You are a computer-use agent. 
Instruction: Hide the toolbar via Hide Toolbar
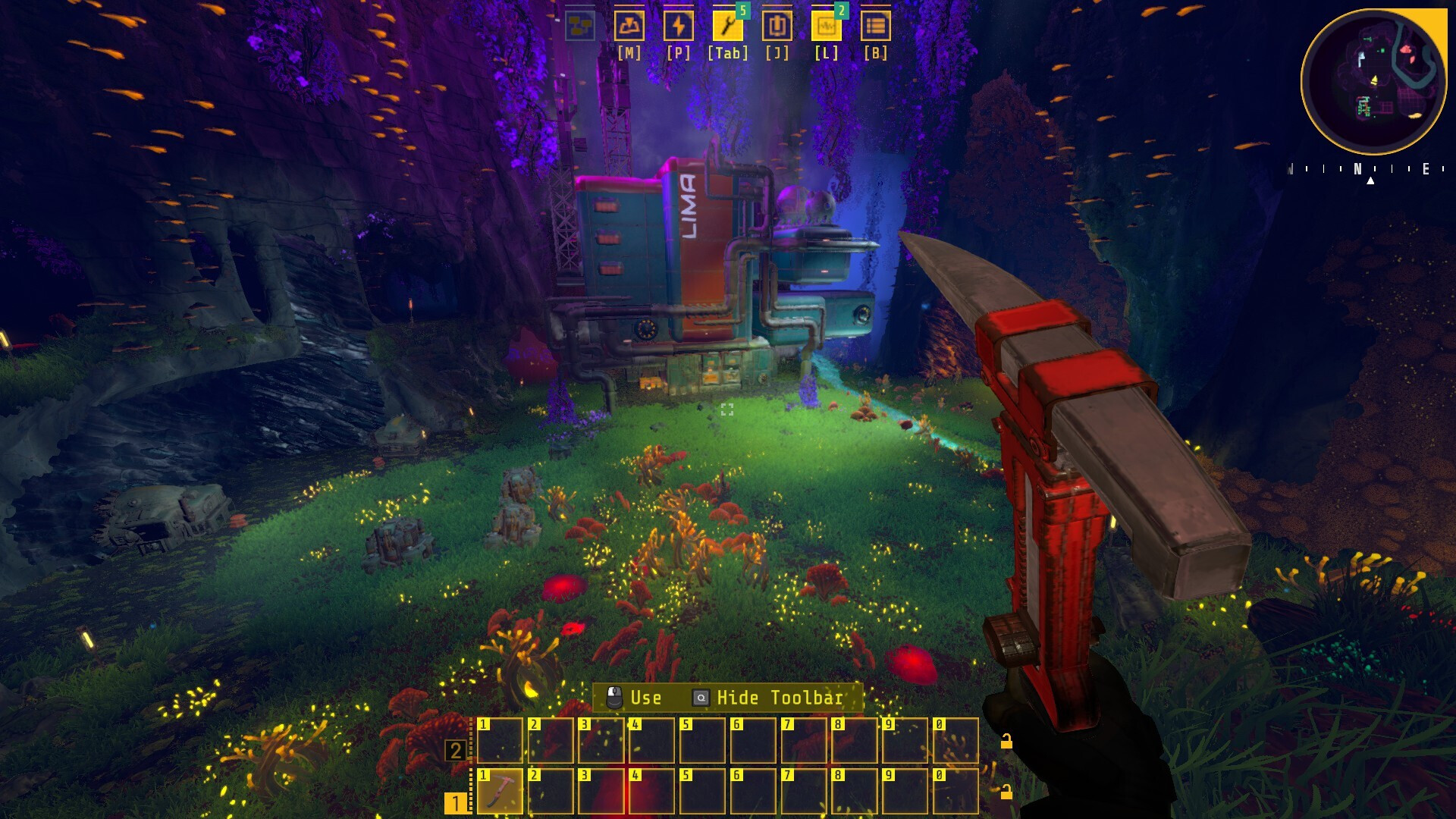click(781, 698)
